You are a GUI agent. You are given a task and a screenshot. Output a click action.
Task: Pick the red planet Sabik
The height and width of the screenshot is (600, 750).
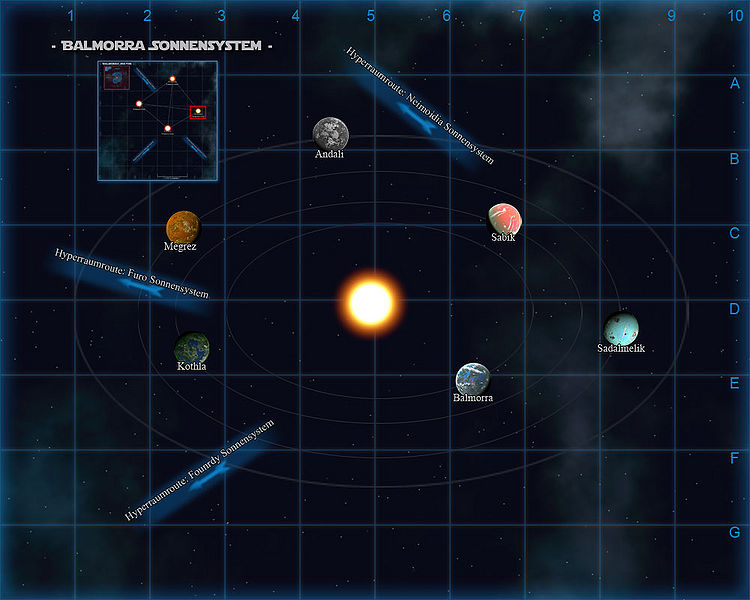click(504, 219)
